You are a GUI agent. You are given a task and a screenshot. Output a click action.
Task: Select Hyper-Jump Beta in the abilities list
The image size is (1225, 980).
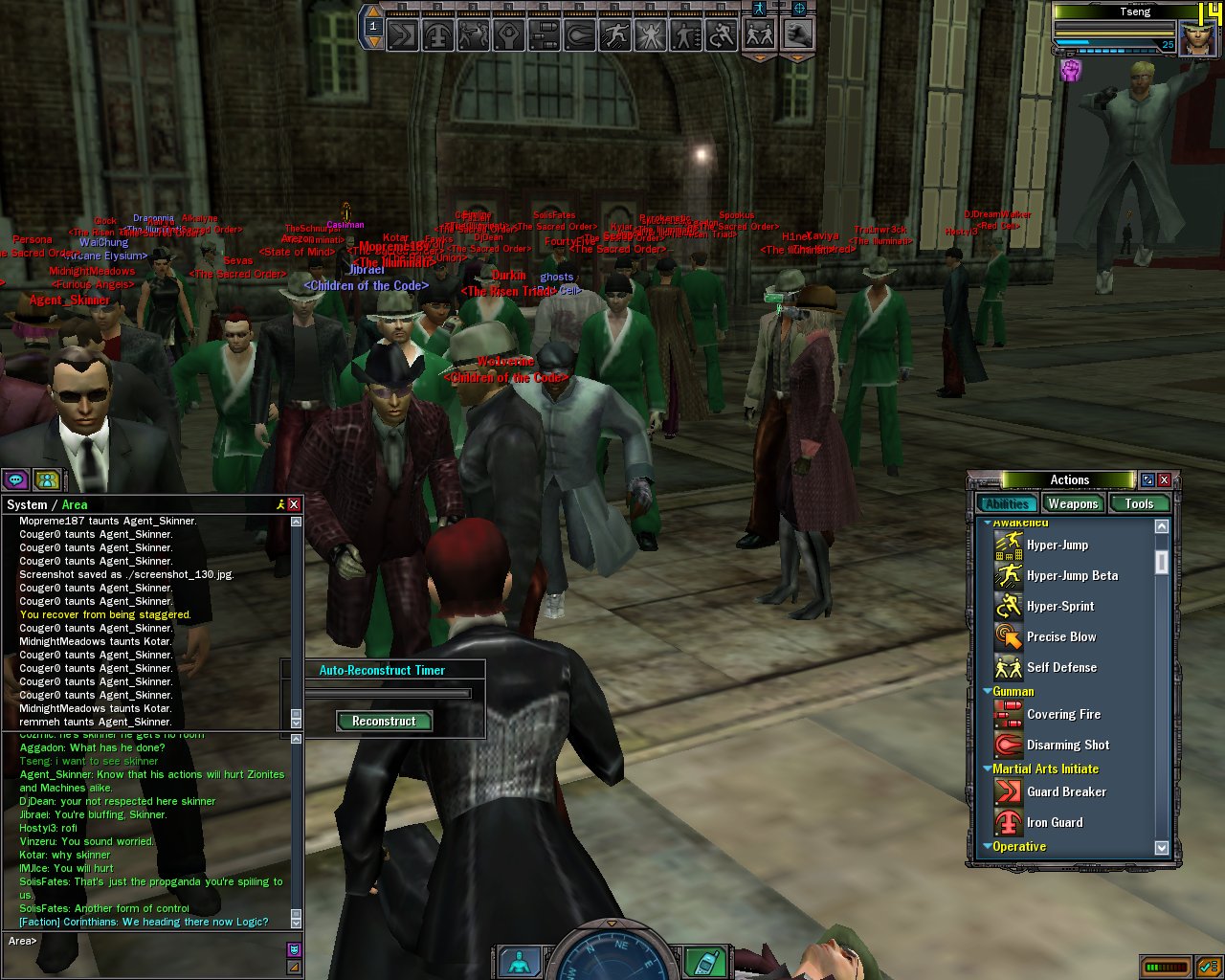click(1071, 576)
